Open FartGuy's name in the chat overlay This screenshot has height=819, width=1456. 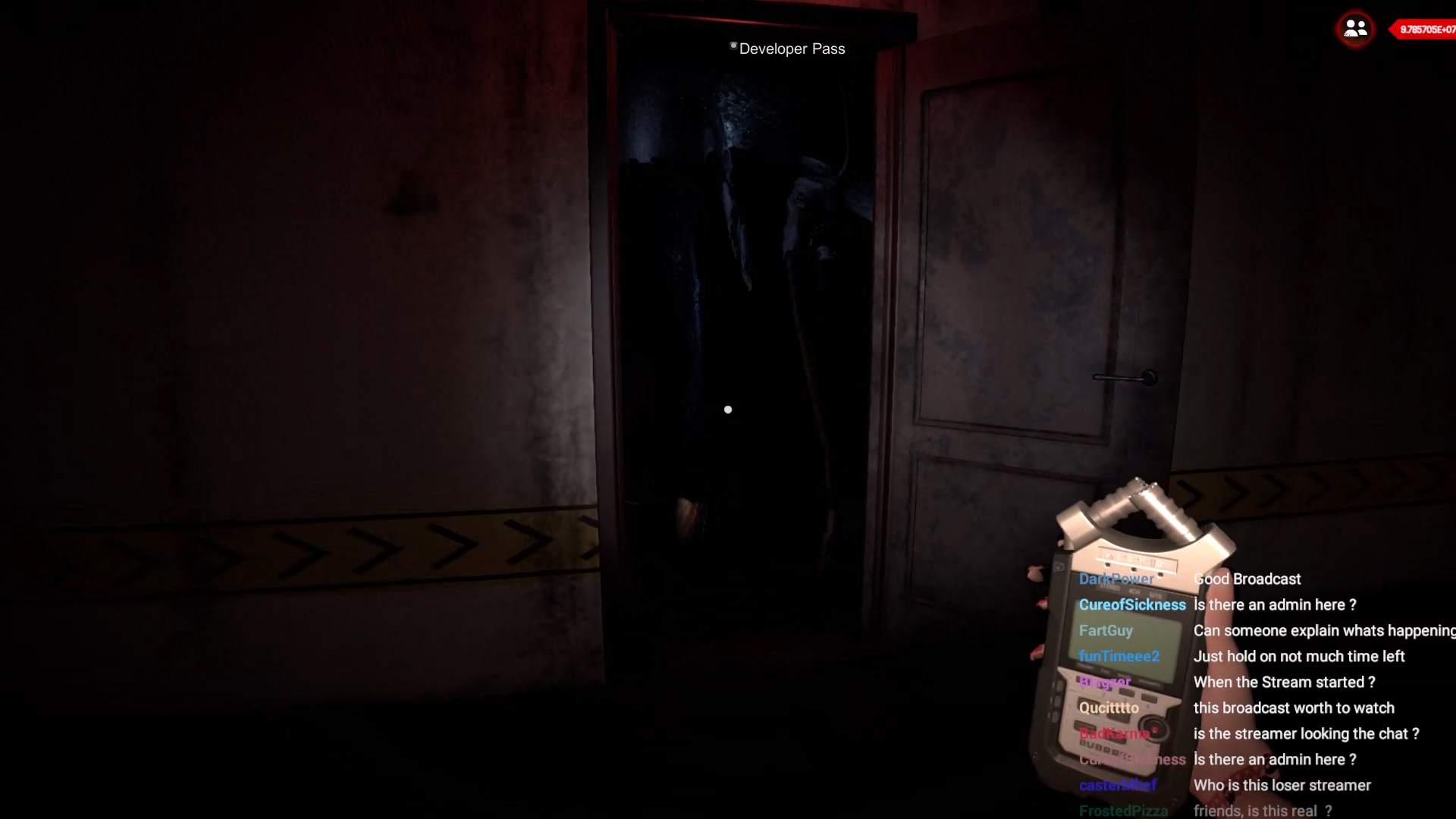point(1105,630)
